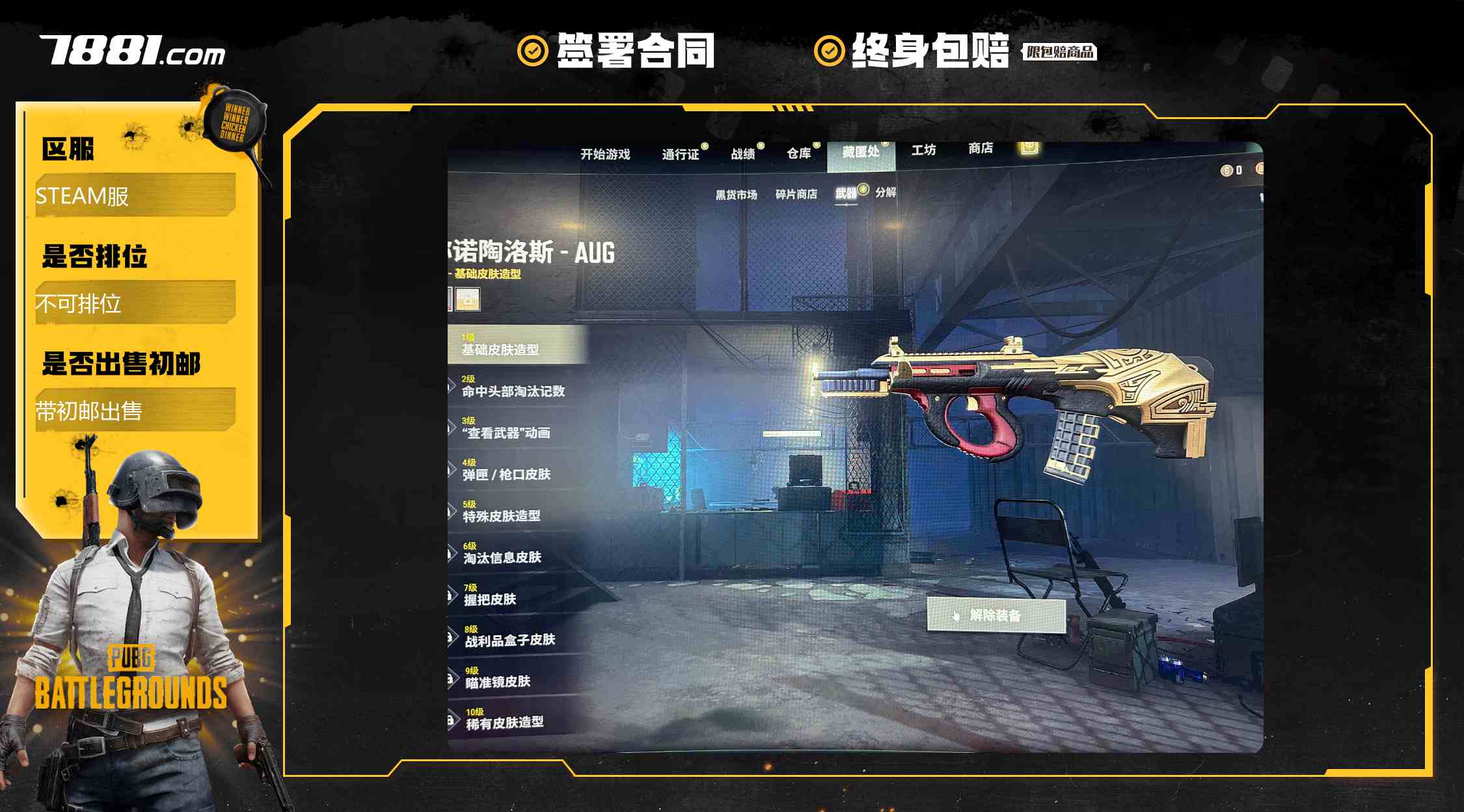Visit the 商店 tab
The width and height of the screenshot is (1464, 812).
[x=980, y=148]
